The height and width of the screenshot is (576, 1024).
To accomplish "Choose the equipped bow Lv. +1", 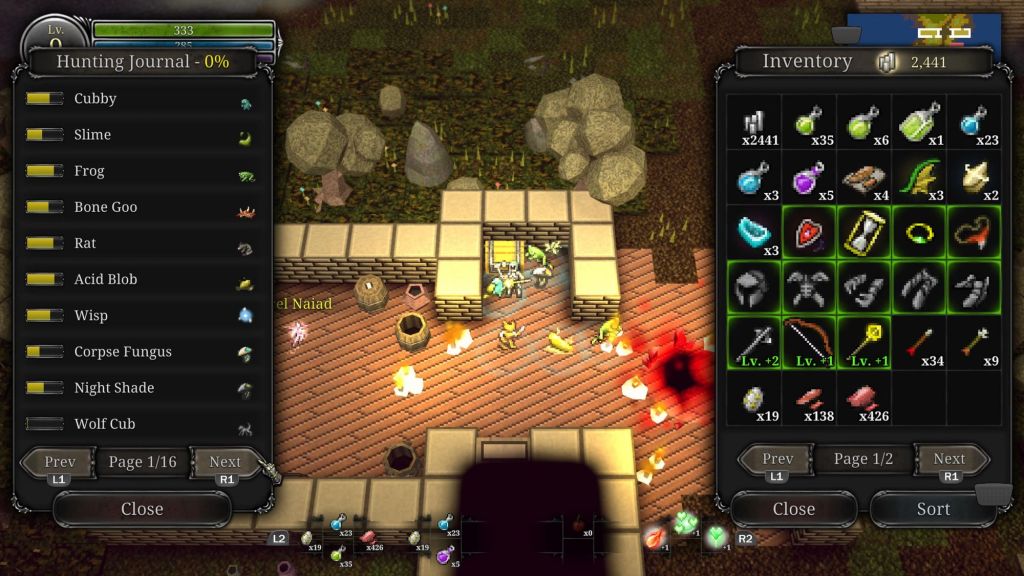I will (x=808, y=344).
